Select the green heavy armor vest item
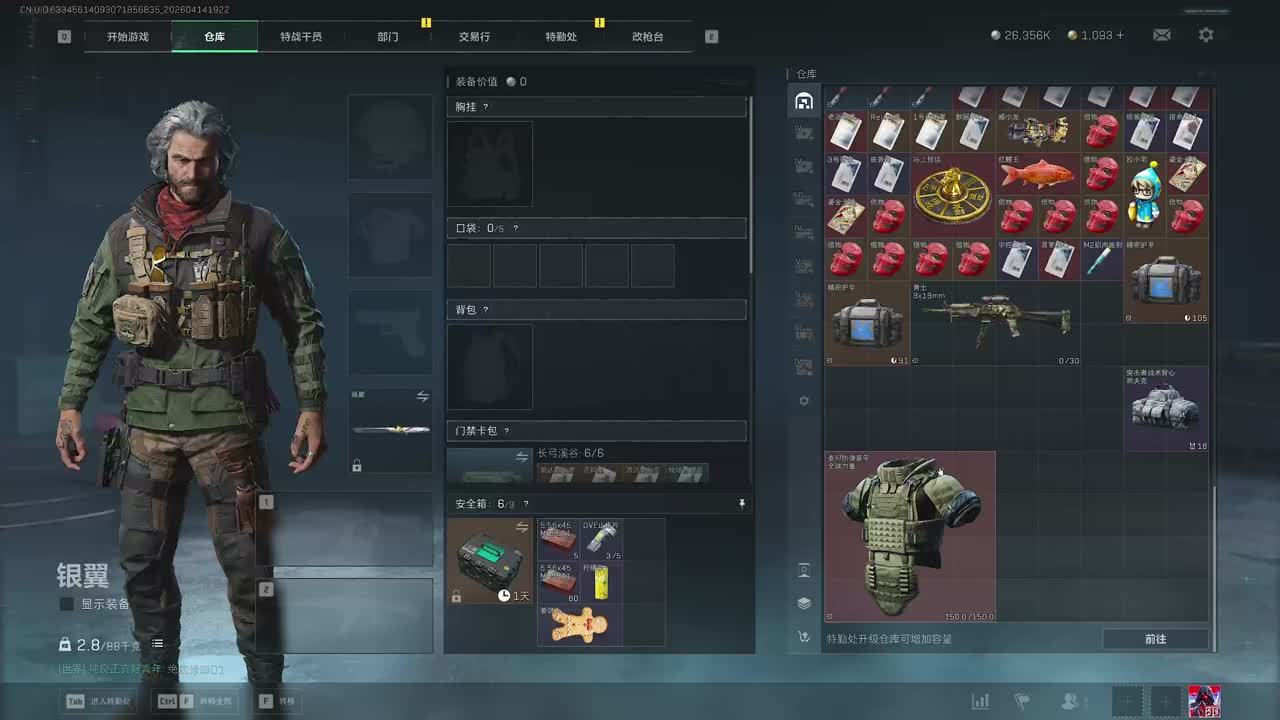This screenshot has width=1280, height=720. click(909, 536)
